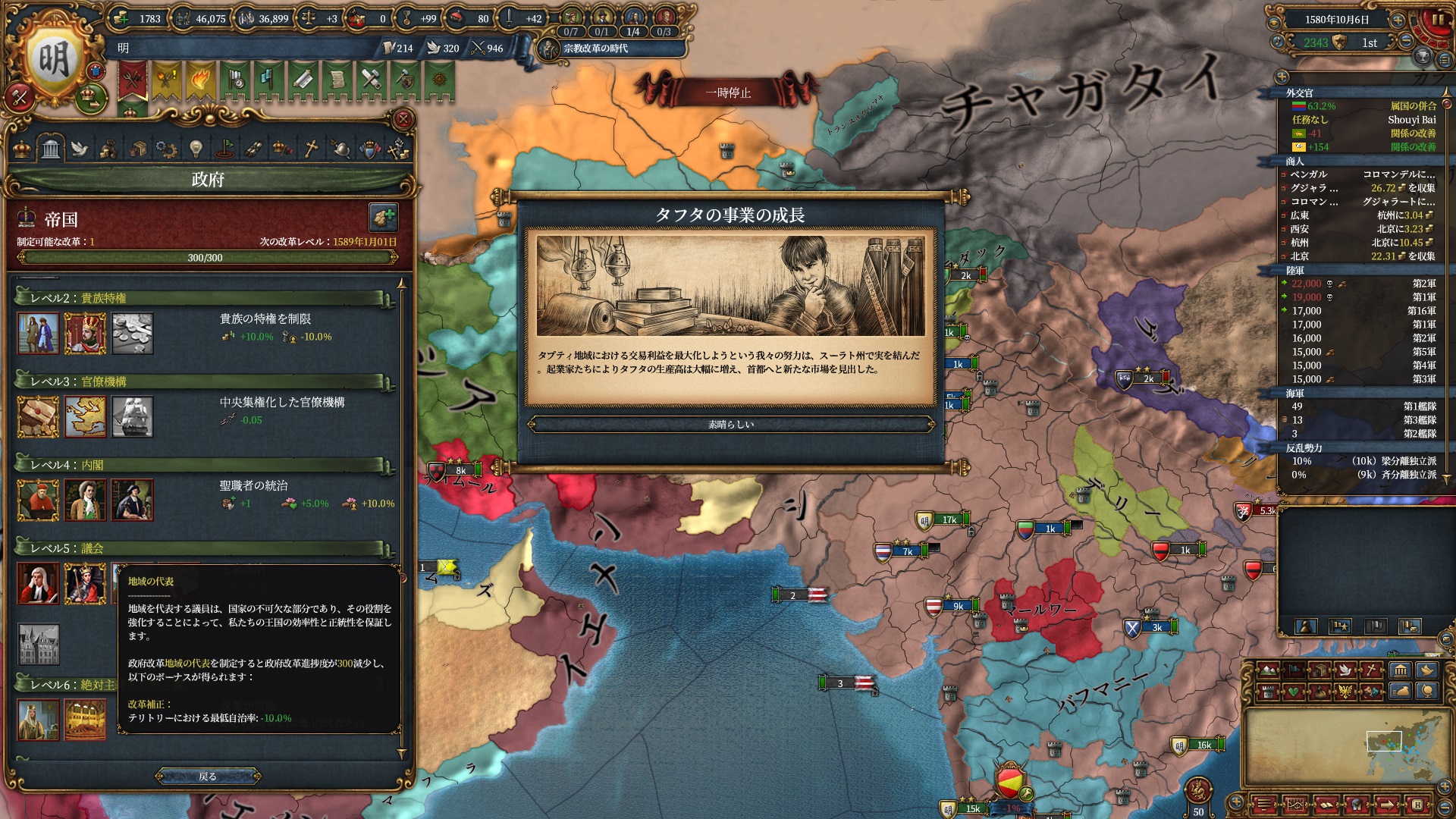Click the 戻る back button
Image resolution: width=1456 pixels, height=819 pixels.
pos(208,777)
